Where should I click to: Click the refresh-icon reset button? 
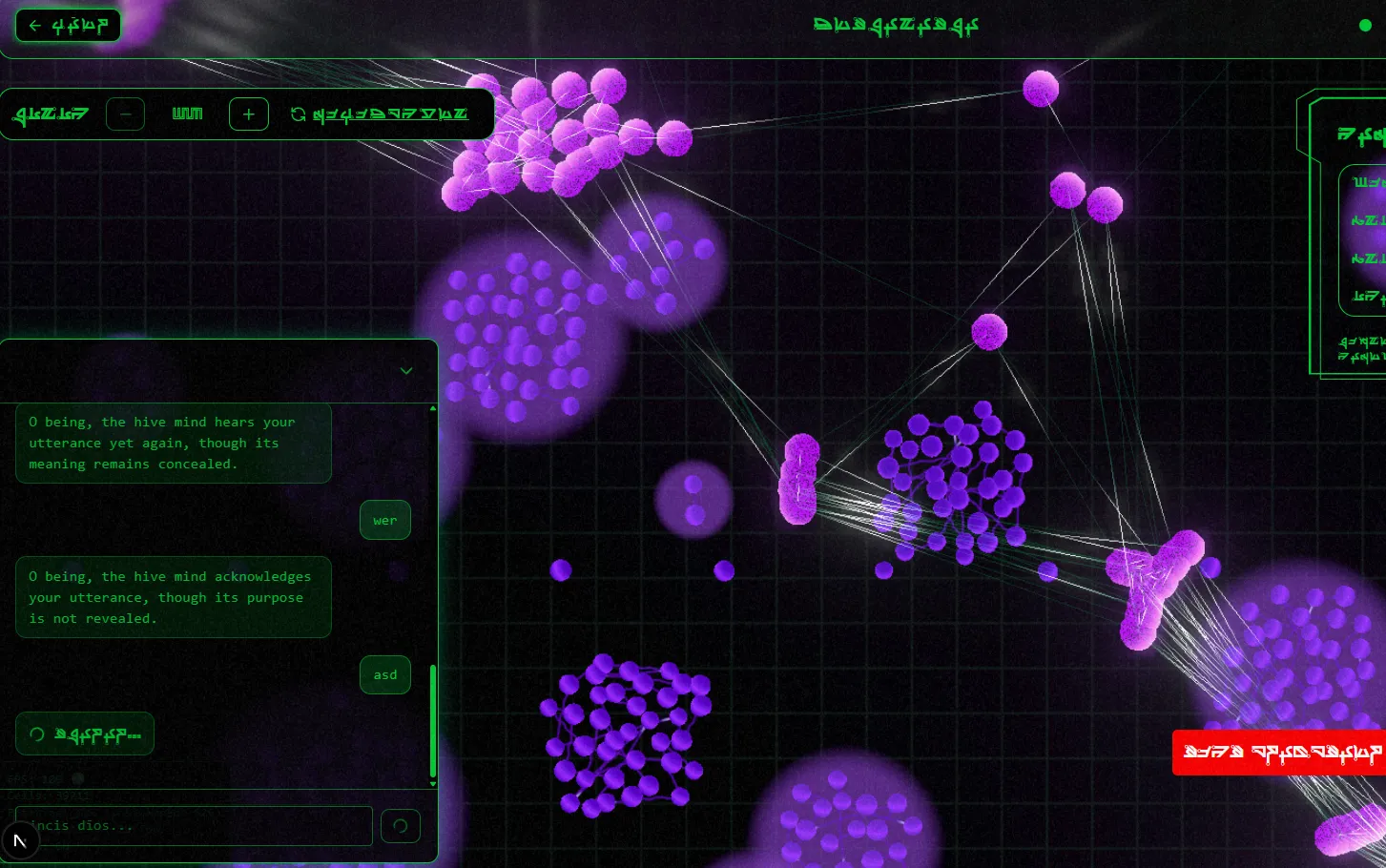[380, 114]
